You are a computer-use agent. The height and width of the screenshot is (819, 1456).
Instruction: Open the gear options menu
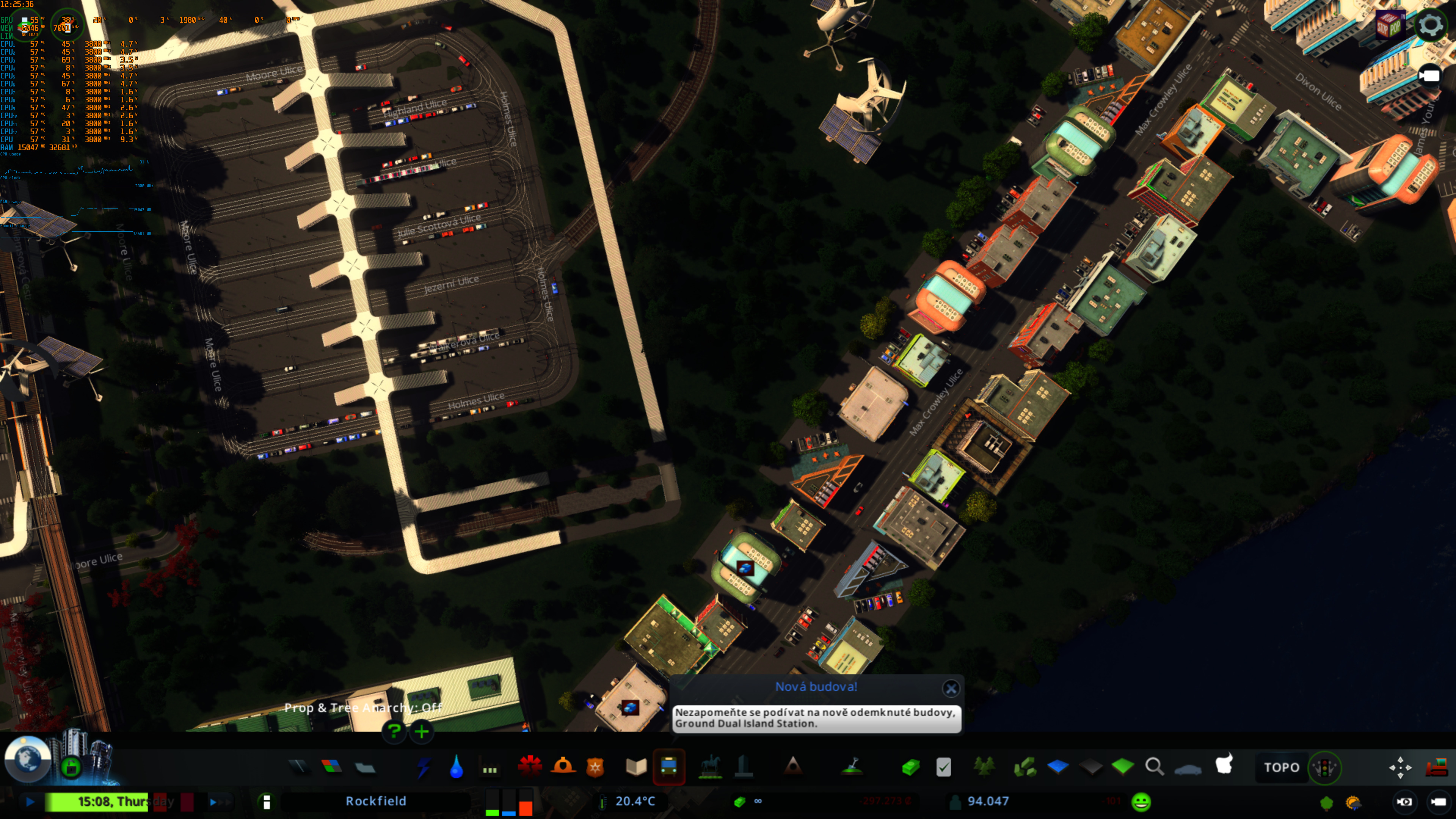click(x=1430, y=25)
